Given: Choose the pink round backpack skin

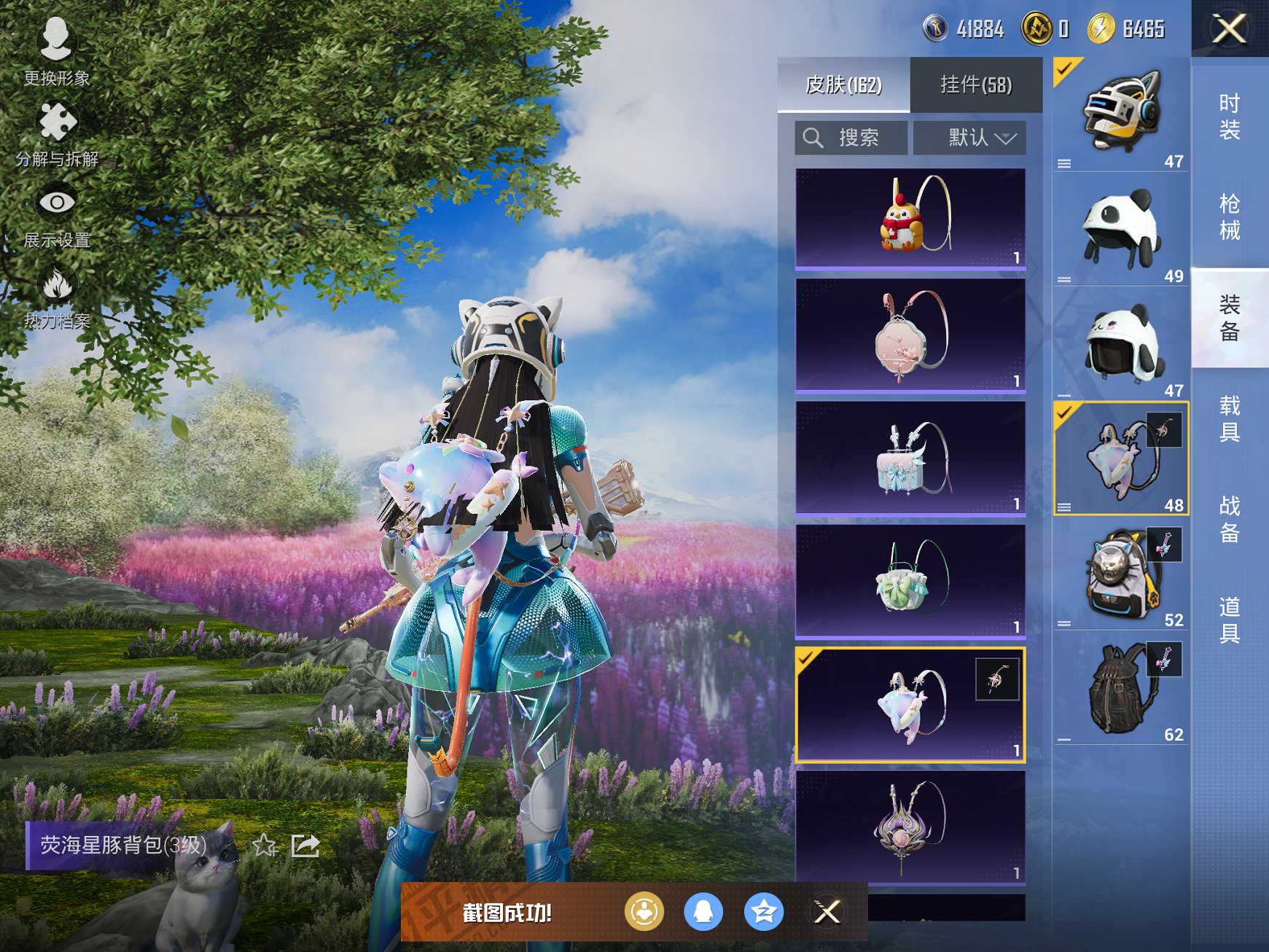Looking at the screenshot, I should click(x=910, y=335).
